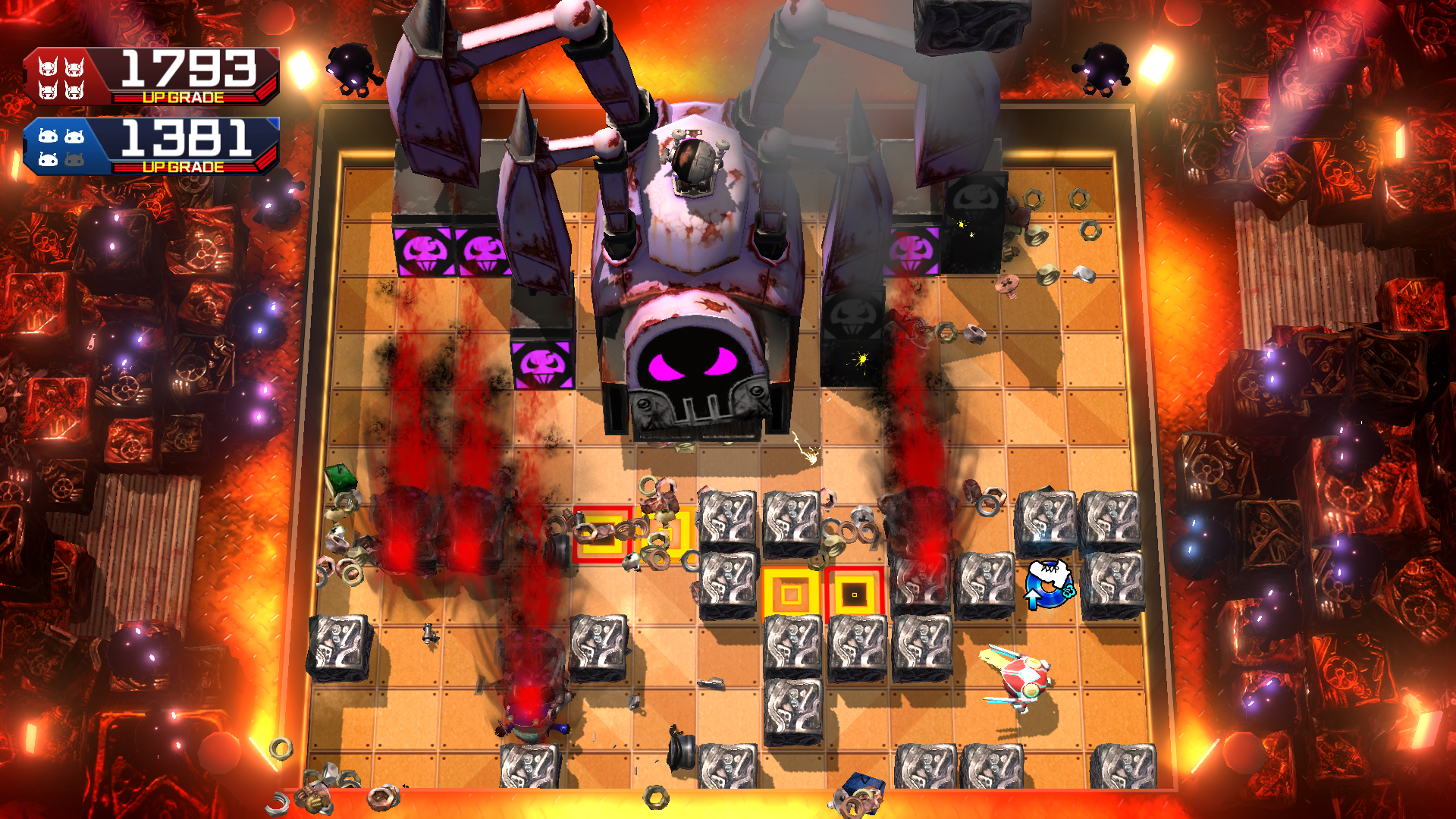Click a white robot head icon on the blue scoreboard

(x=47, y=136)
